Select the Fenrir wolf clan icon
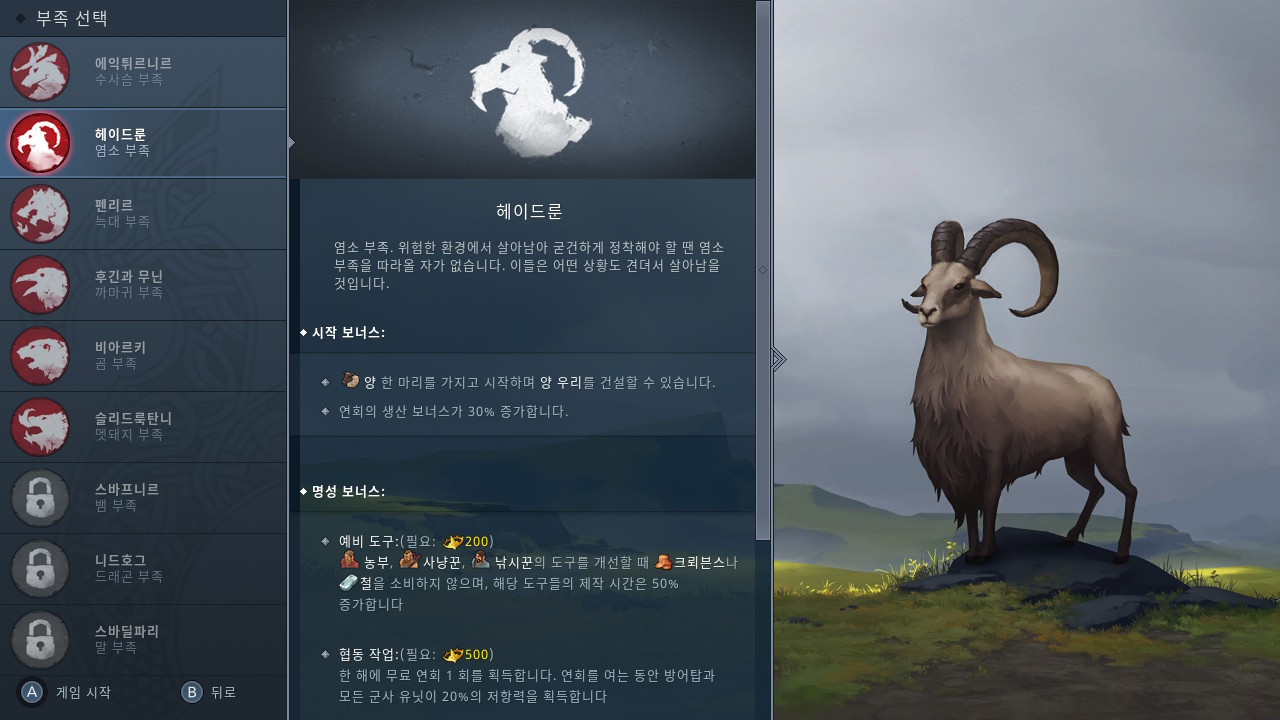Screen dimensions: 1280x720 pos(40,214)
